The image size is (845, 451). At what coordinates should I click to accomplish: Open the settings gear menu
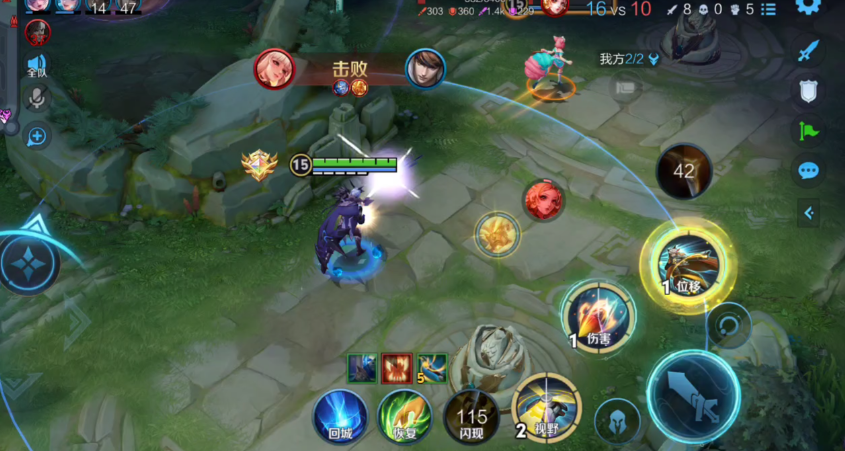808,8
